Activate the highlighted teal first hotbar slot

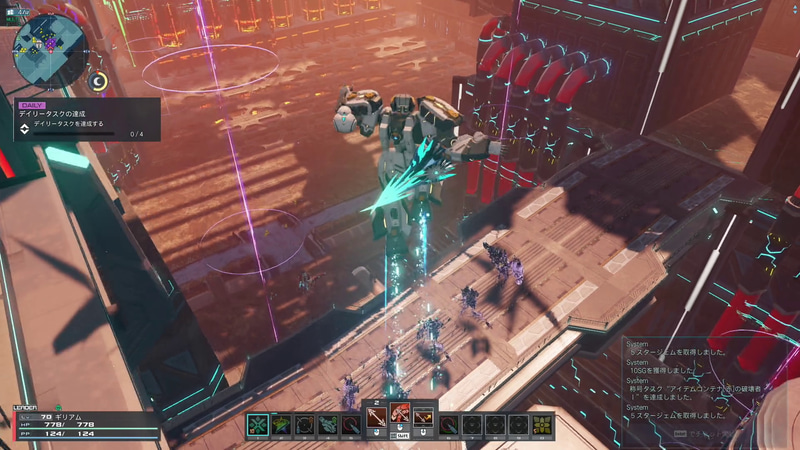coord(258,425)
